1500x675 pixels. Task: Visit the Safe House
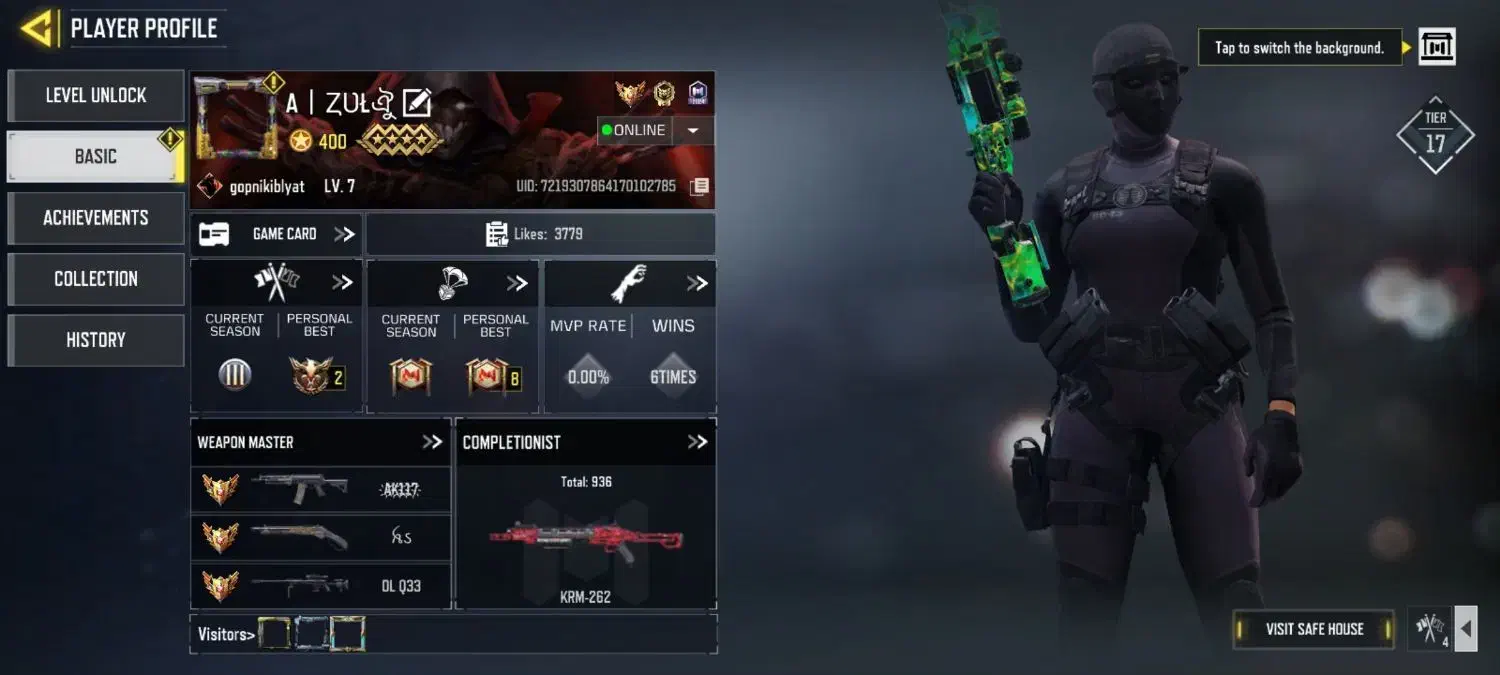pos(1314,629)
